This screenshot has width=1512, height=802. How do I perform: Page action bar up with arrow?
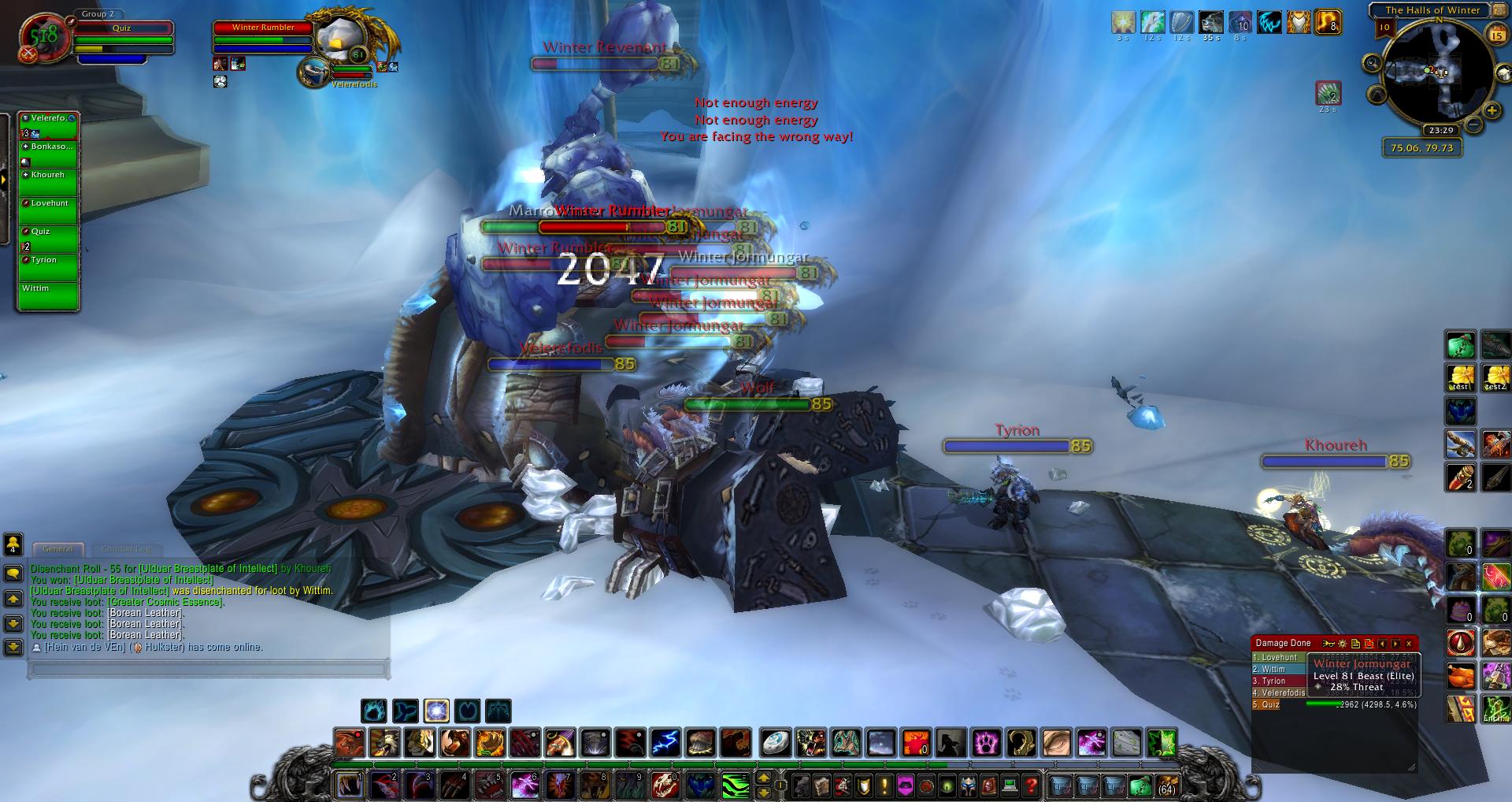763,778
